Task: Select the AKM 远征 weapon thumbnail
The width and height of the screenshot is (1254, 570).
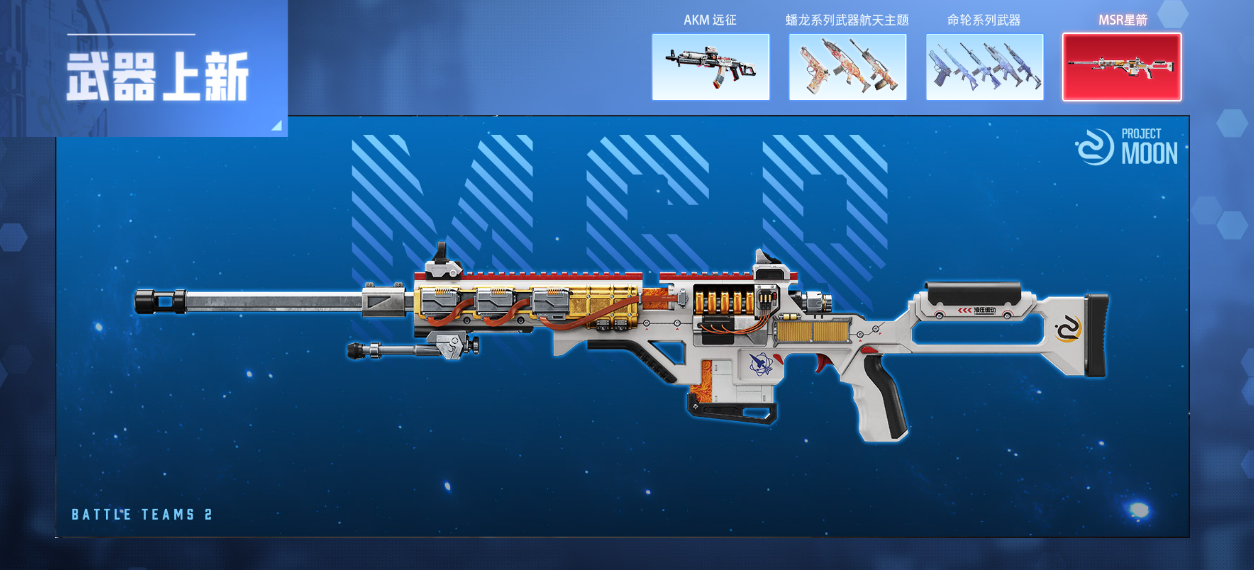Action: (x=710, y=67)
